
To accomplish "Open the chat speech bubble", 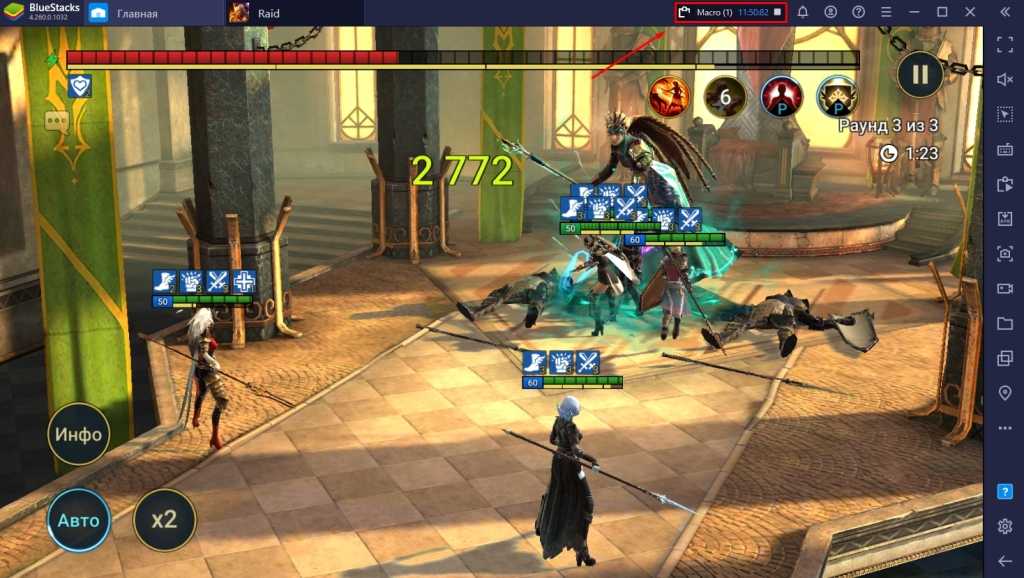I will 56,122.
